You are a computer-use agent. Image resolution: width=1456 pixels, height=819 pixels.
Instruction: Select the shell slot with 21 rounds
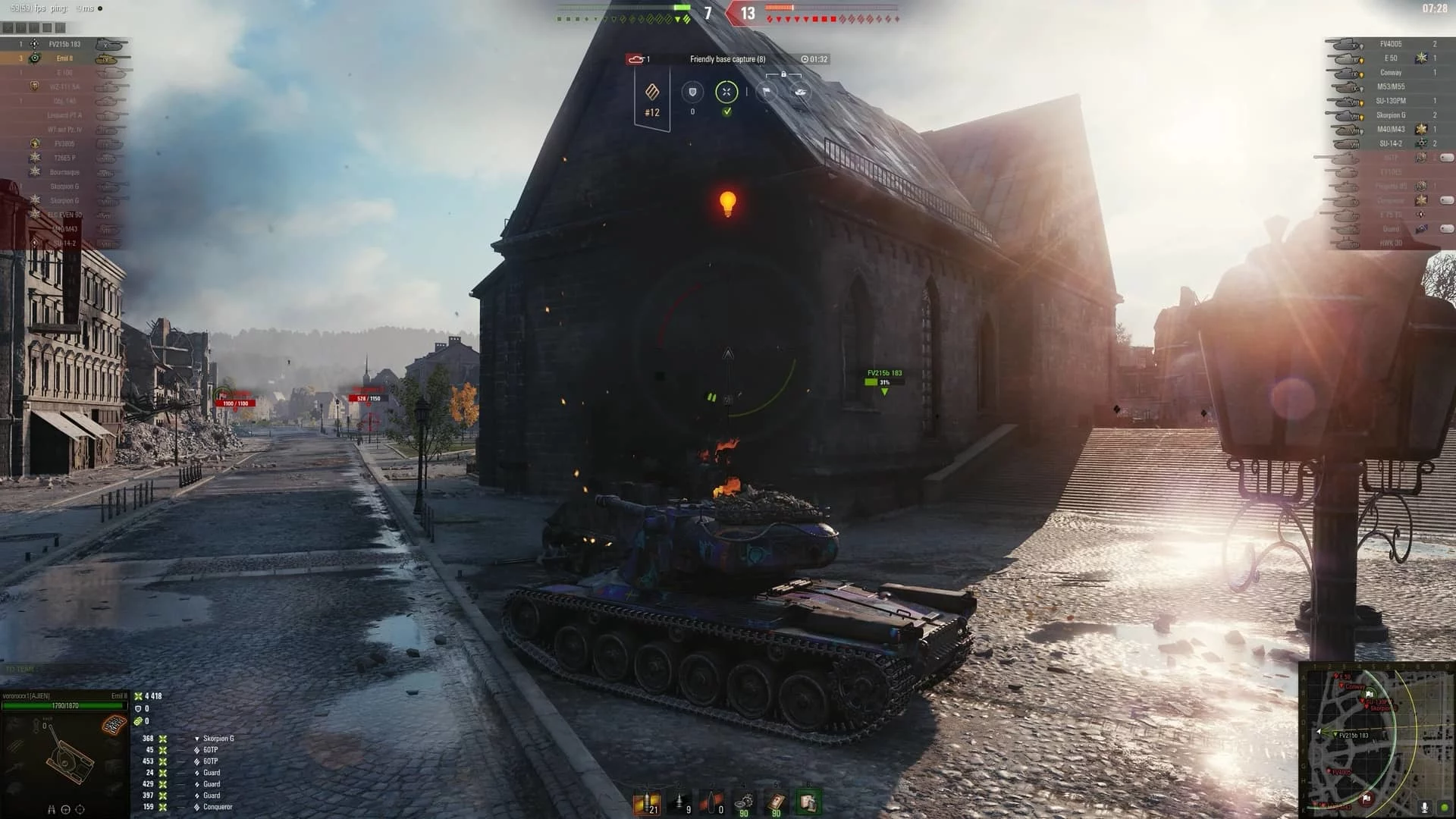(647, 802)
